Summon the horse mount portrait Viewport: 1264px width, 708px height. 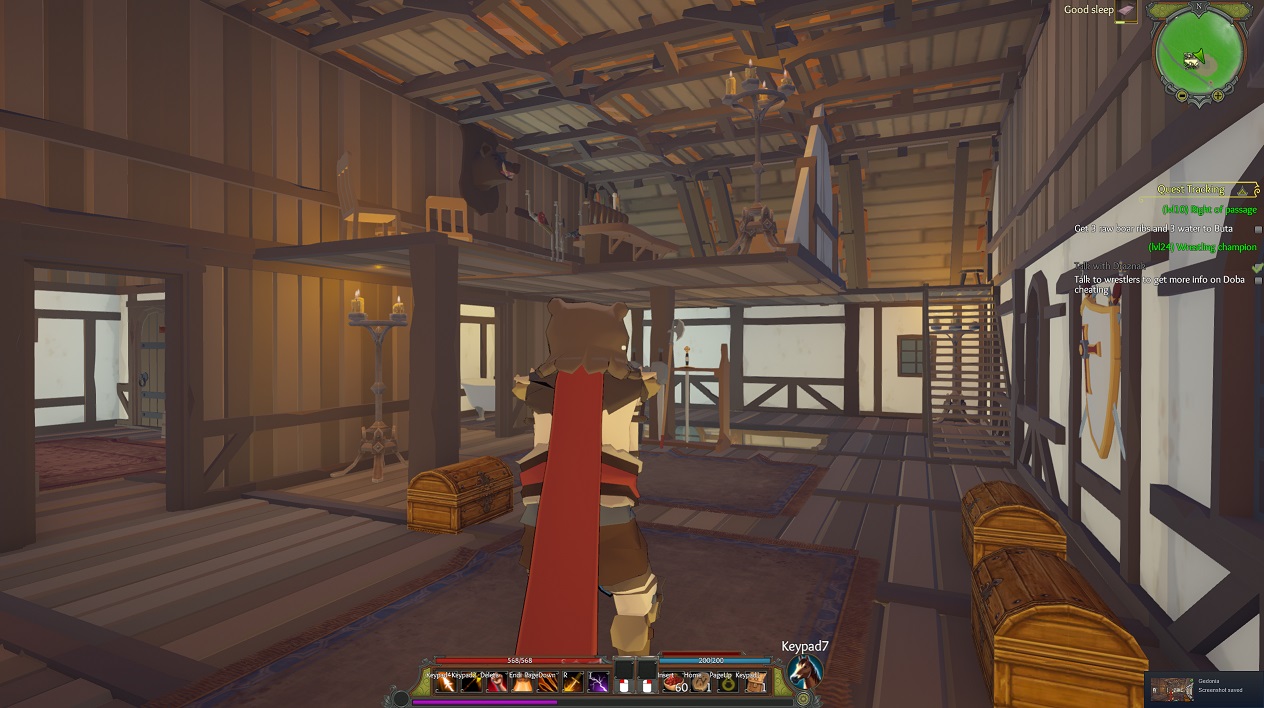803,671
